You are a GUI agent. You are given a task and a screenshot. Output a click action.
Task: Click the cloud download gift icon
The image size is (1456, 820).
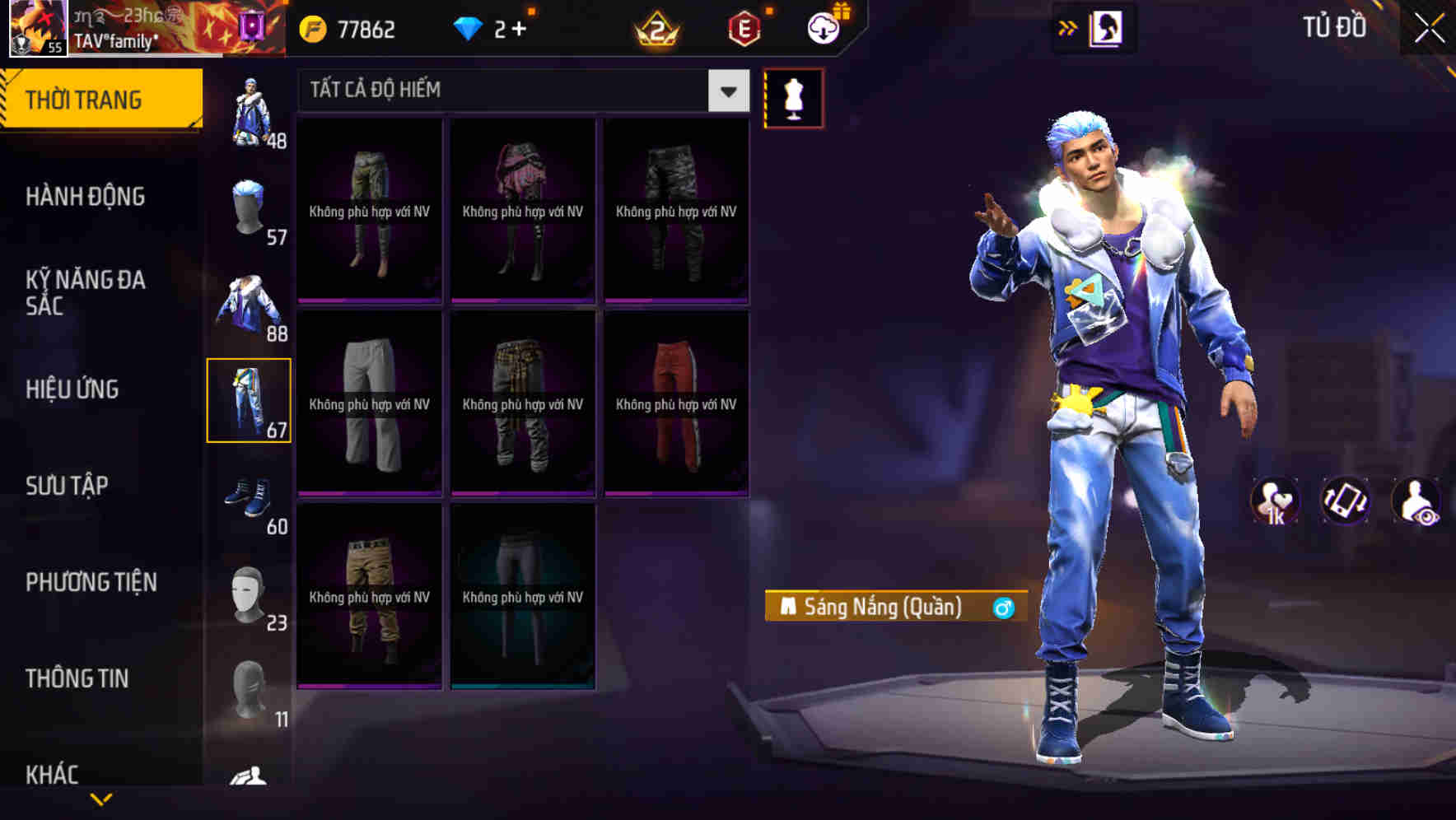click(822, 27)
